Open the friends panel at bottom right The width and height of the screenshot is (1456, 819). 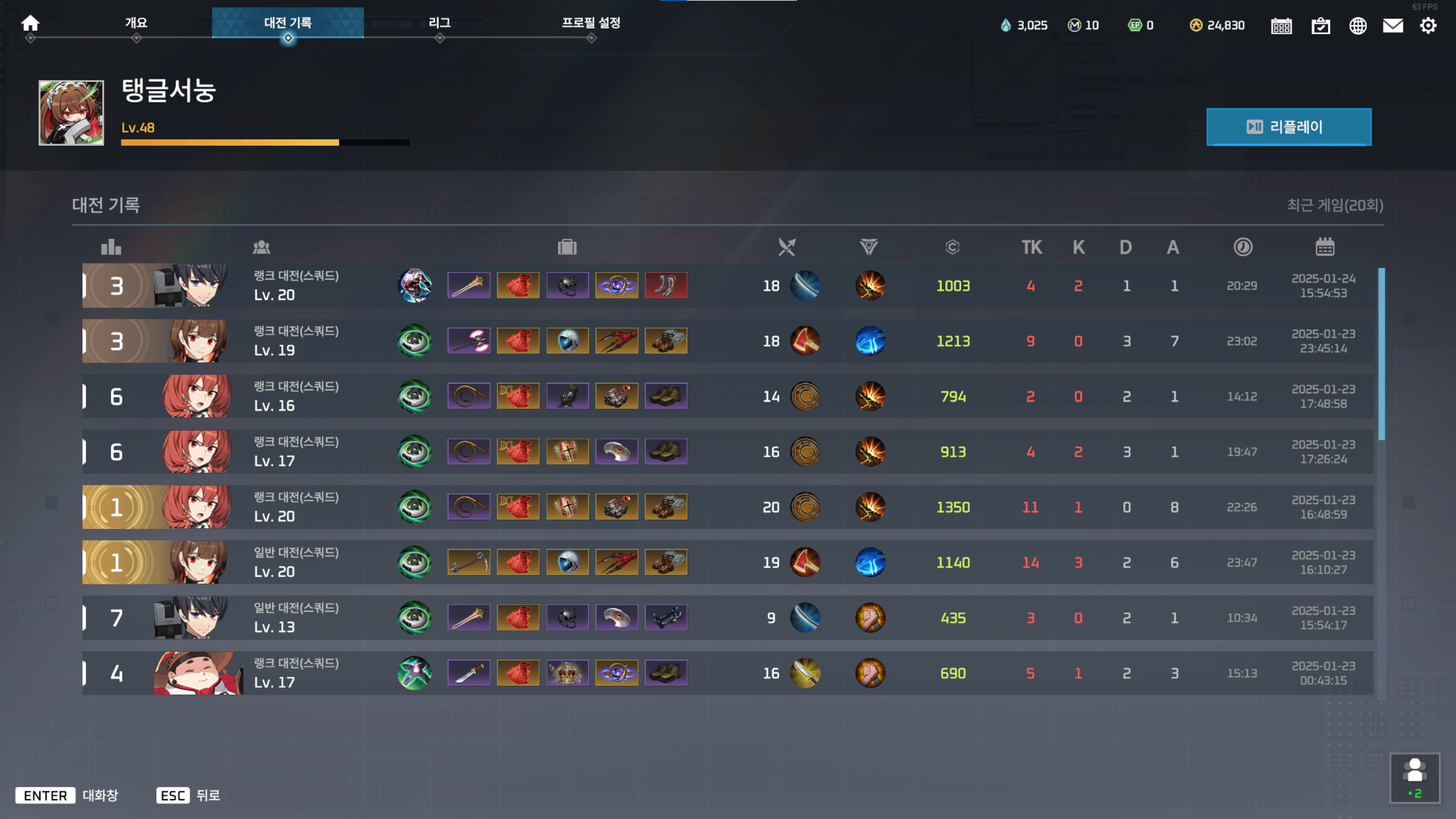coord(1416,777)
